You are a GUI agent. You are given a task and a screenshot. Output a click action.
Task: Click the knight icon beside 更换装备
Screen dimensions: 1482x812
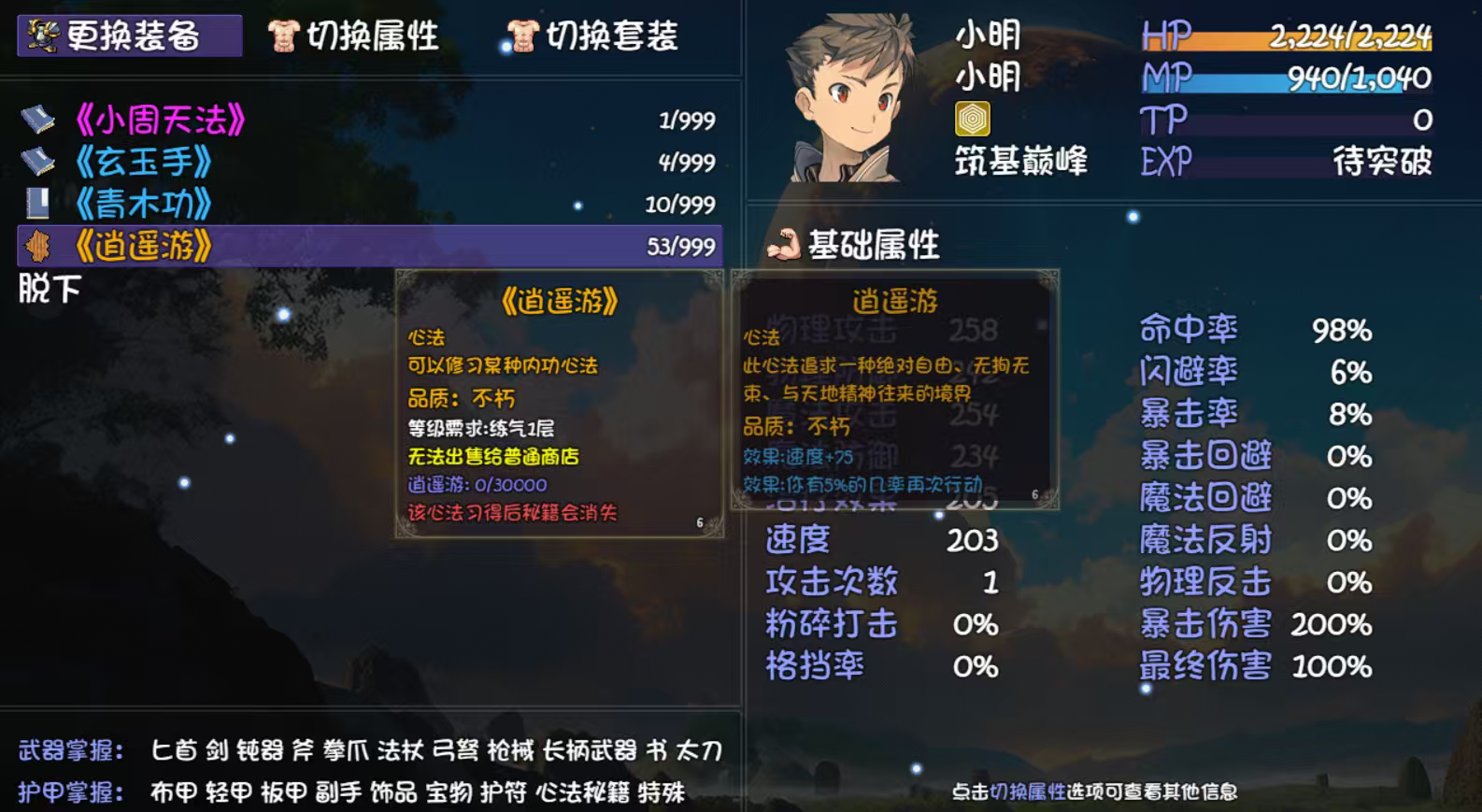[x=45, y=36]
